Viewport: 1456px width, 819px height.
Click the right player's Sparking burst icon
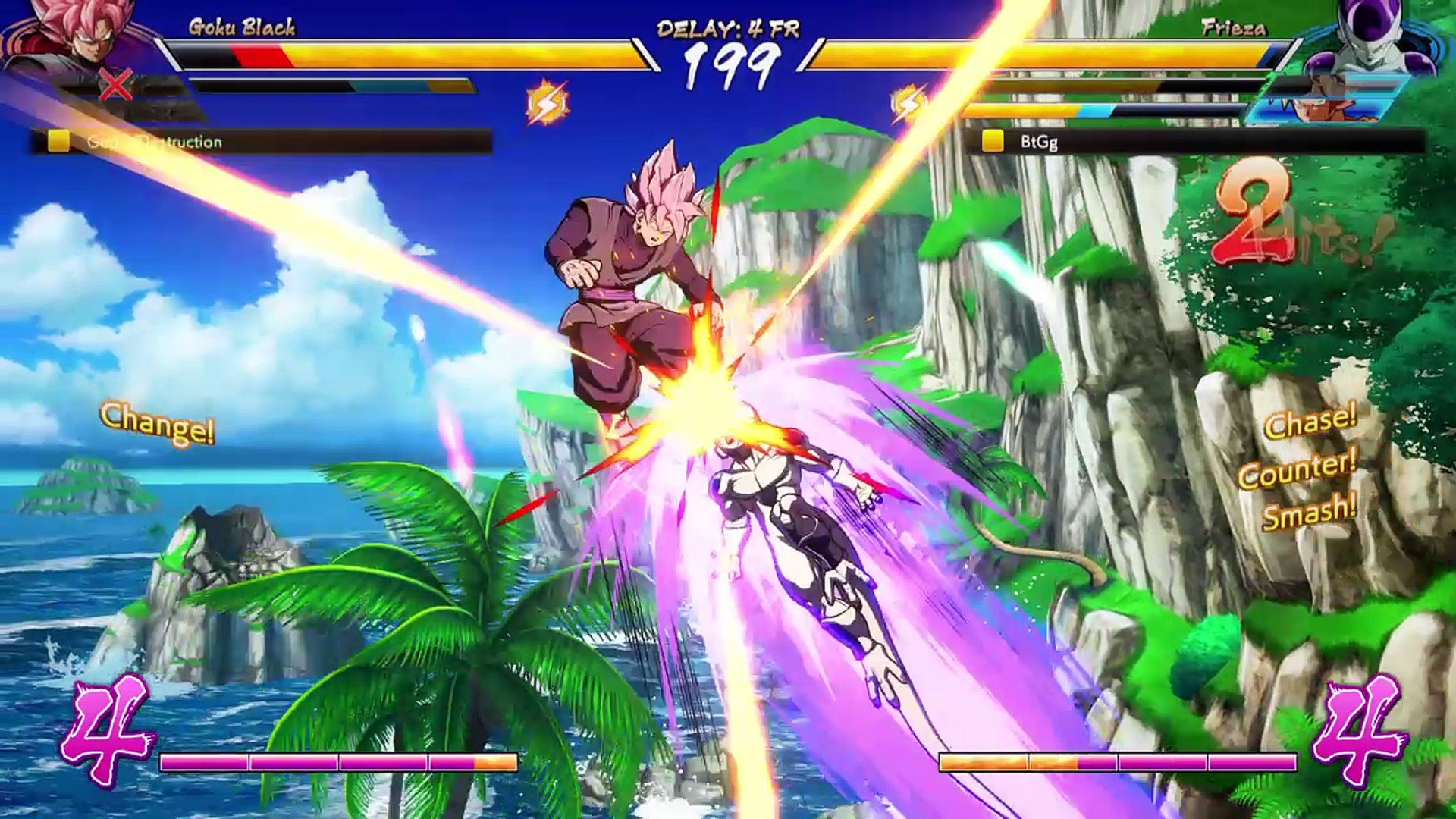click(x=908, y=104)
